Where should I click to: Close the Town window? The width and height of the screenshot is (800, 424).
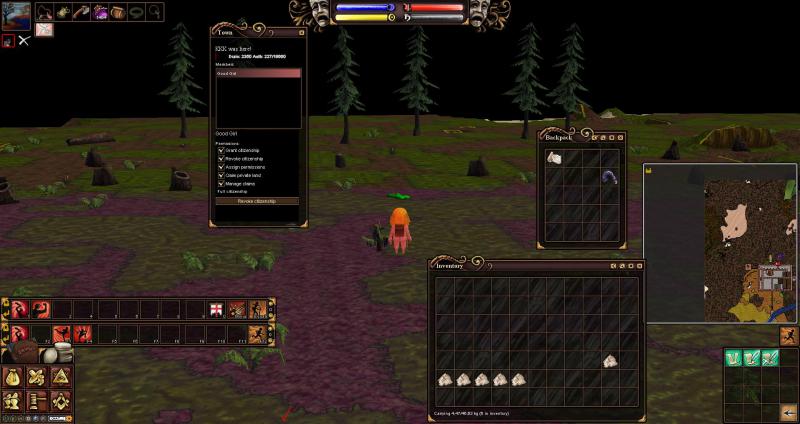[x=302, y=31]
